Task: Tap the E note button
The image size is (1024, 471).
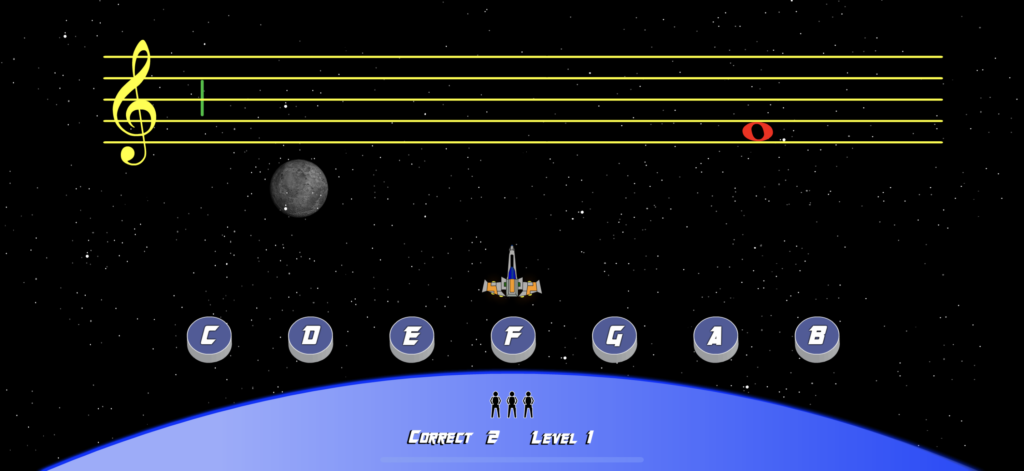Action: tap(411, 337)
